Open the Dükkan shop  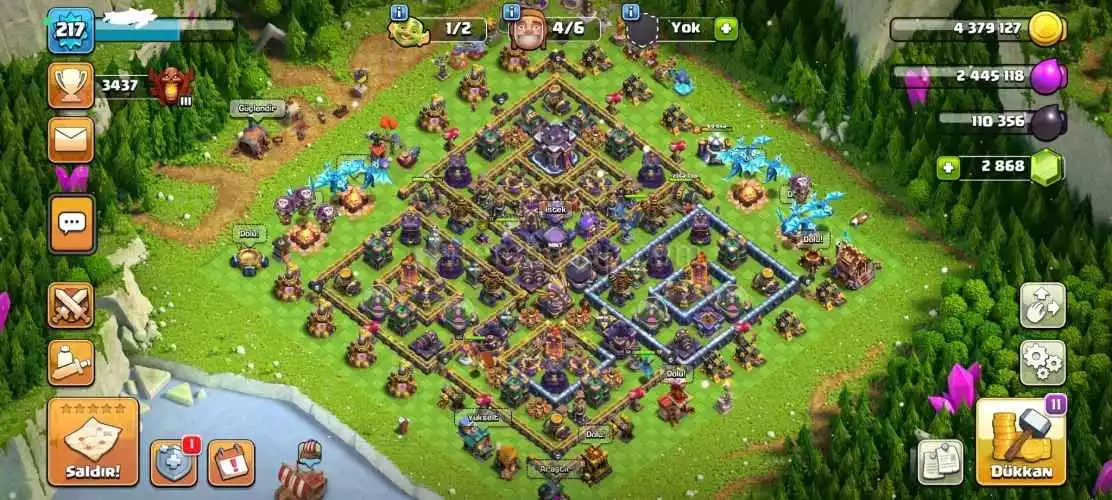1021,442
